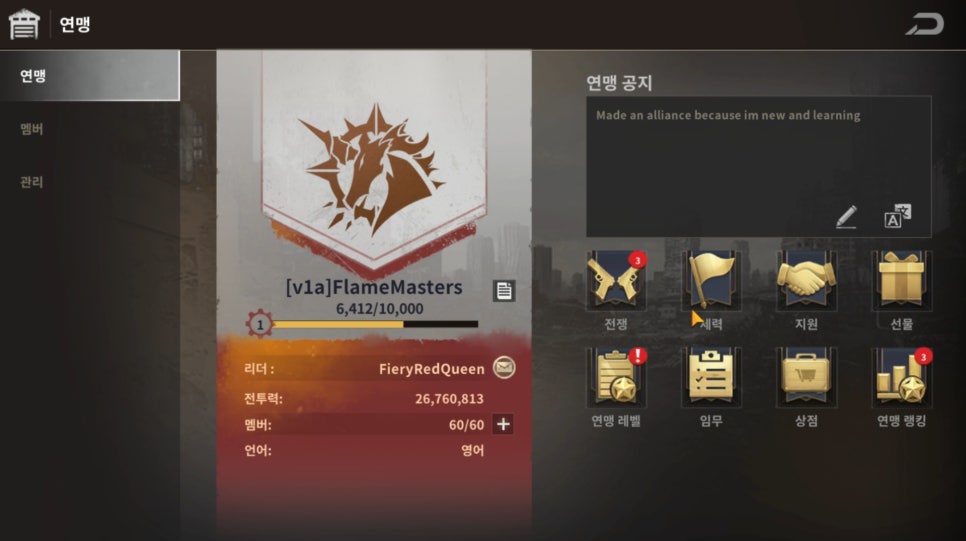This screenshot has width=966, height=541.
Task: Open the 상점 shop briefcase icon
Action: [806, 377]
